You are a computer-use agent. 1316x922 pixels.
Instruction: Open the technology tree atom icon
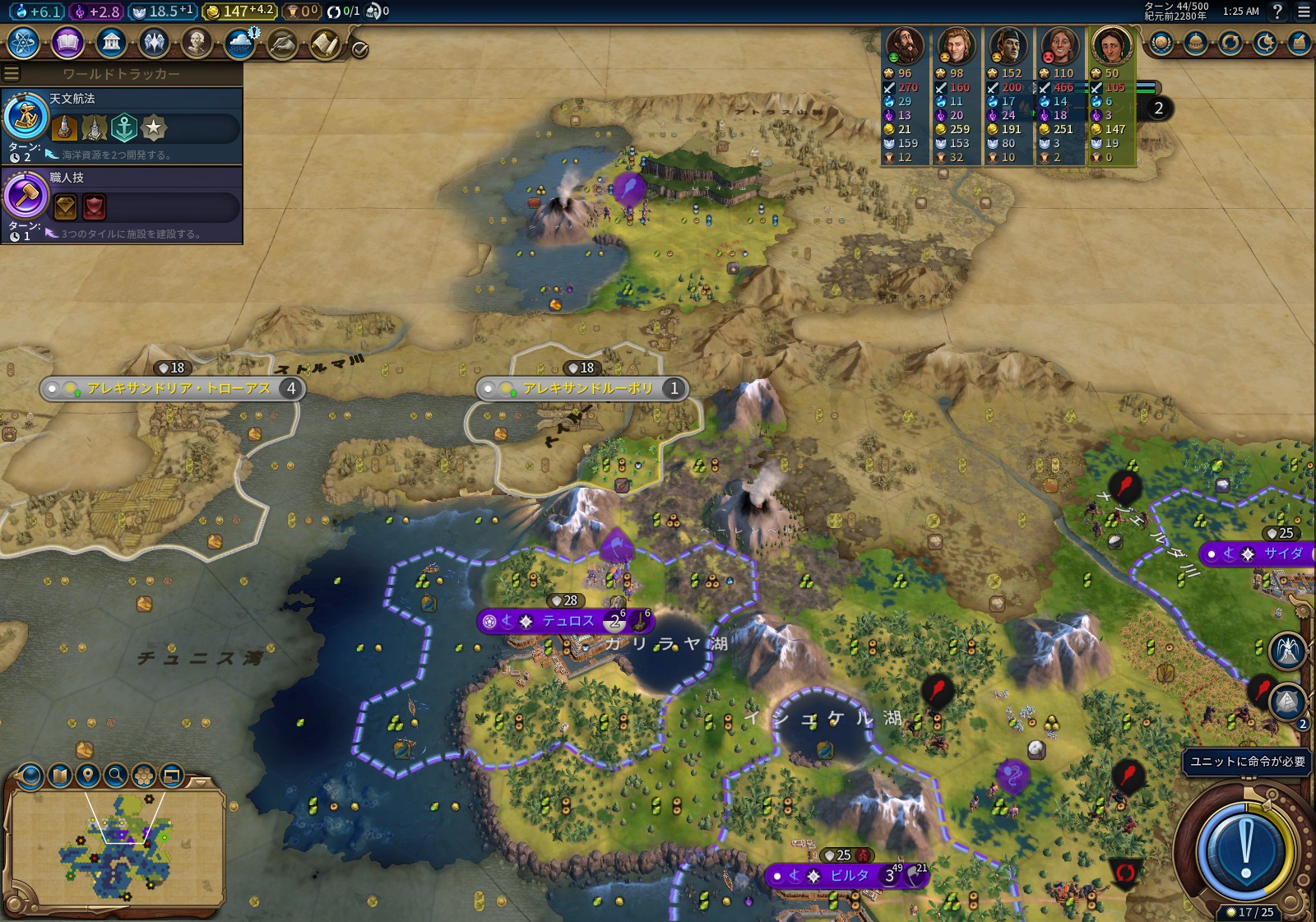24,42
